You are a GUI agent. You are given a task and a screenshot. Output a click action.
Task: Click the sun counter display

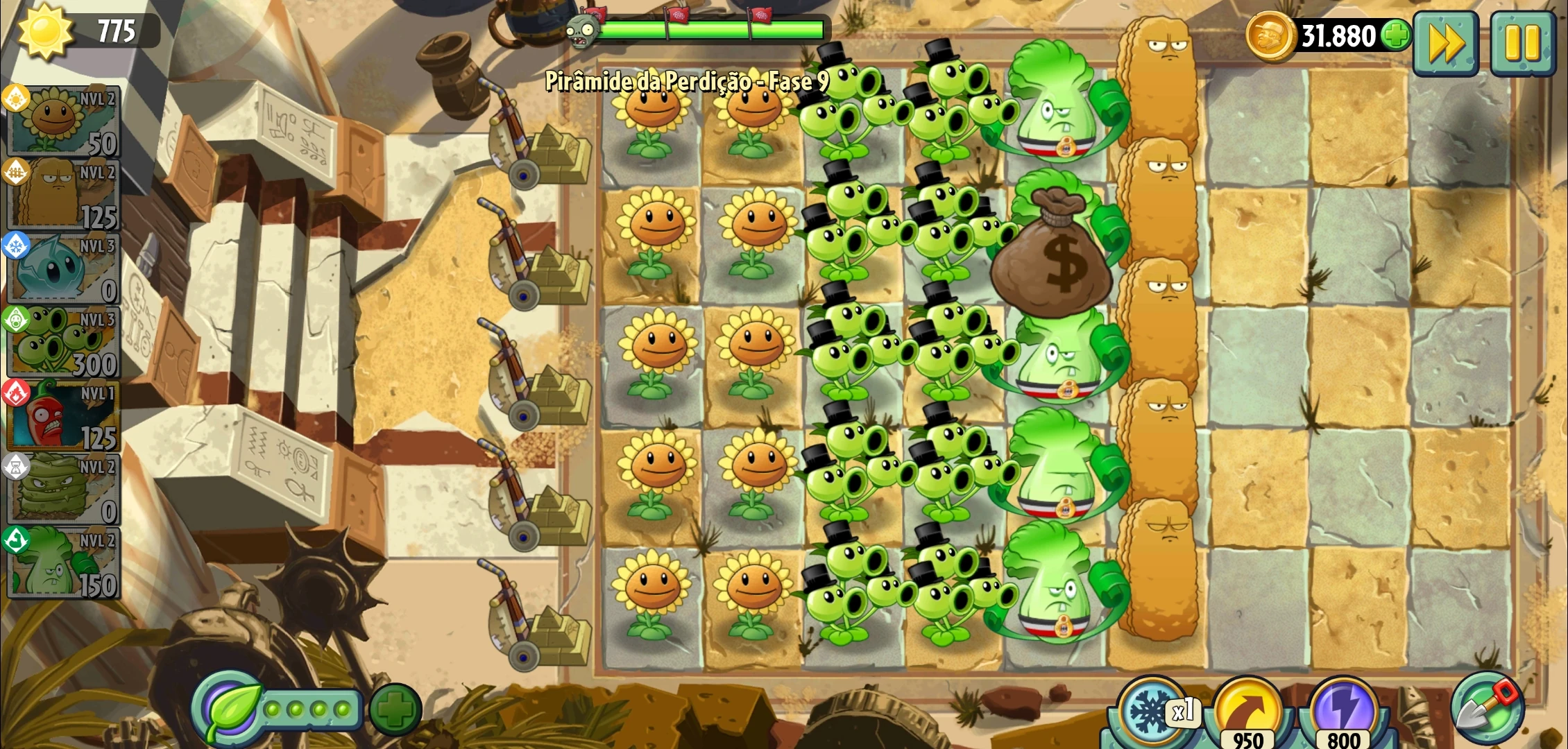[80, 29]
